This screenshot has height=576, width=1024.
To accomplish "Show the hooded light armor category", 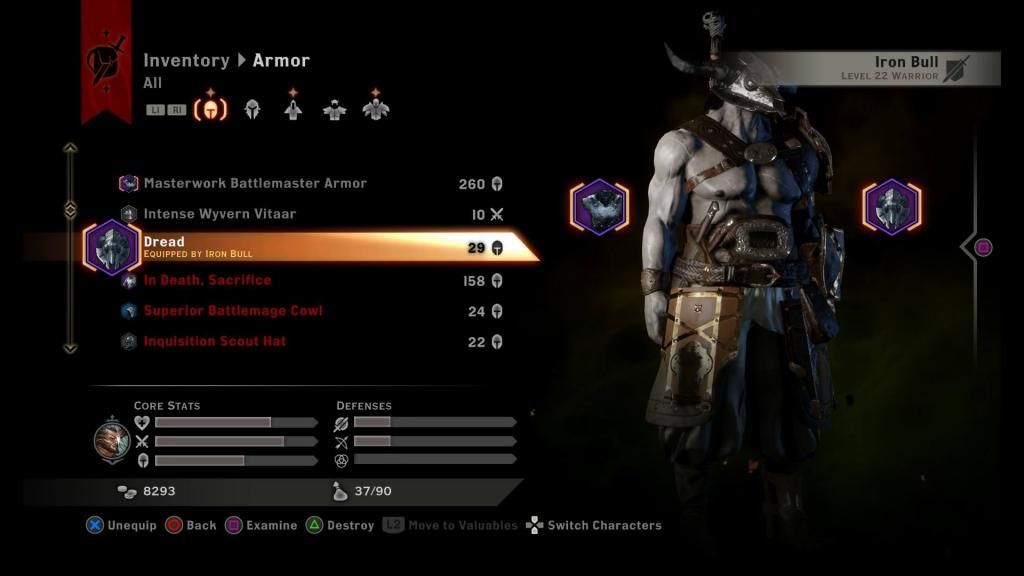I will coord(293,107).
